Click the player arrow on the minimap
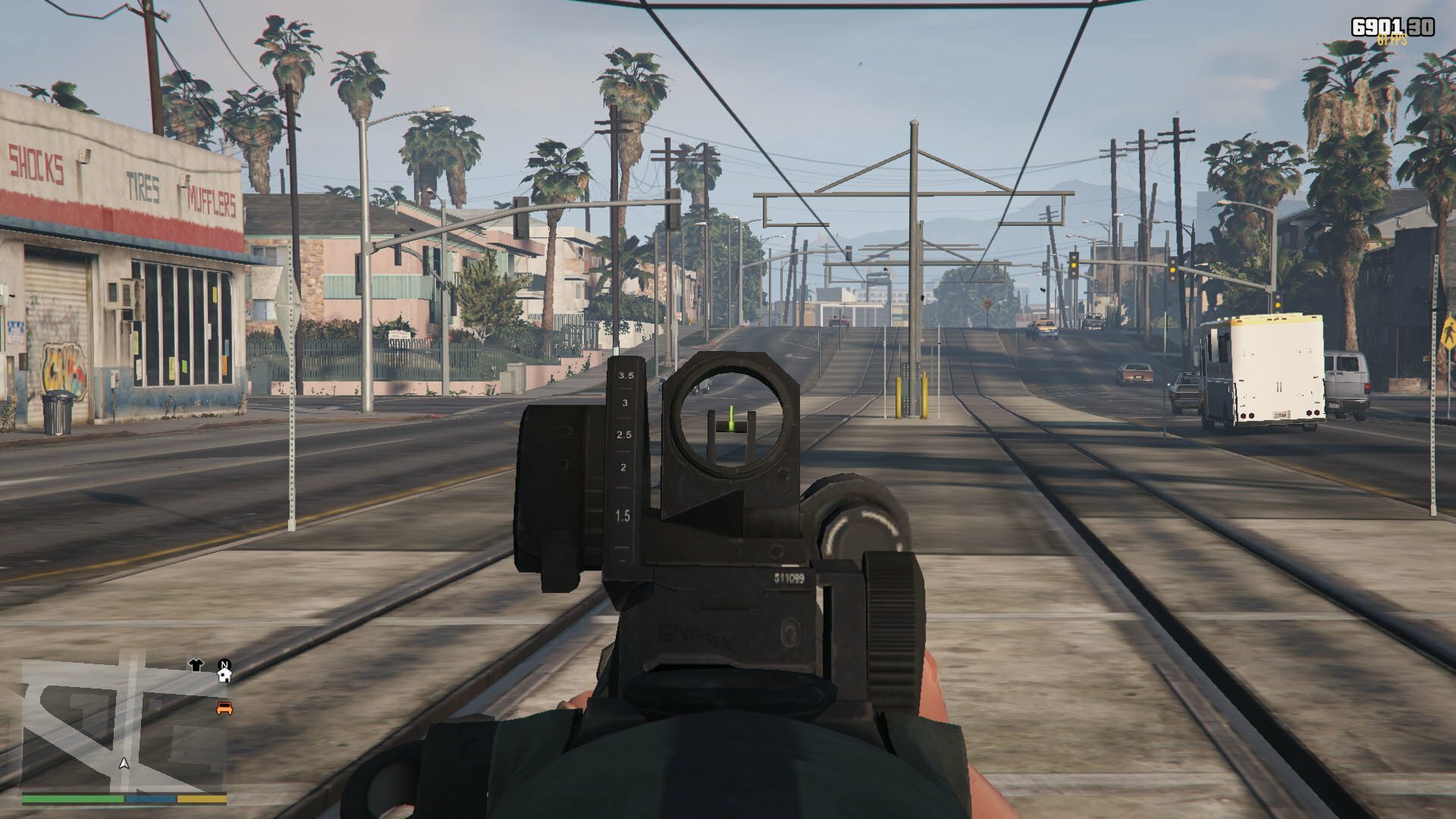Image resolution: width=1456 pixels, height=819 pixels. coord(124,763)
